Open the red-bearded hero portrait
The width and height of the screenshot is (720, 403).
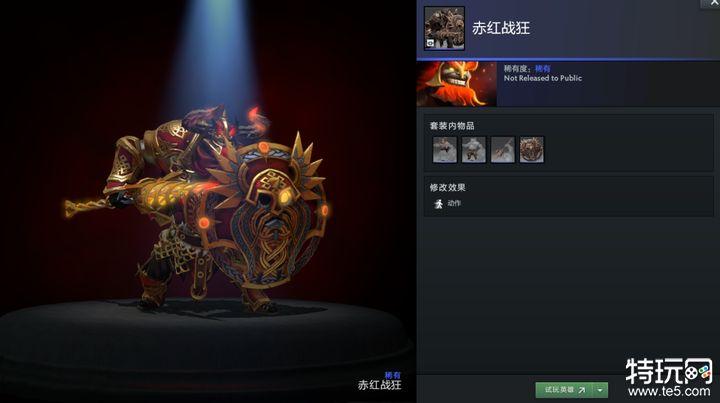[456, 84]
